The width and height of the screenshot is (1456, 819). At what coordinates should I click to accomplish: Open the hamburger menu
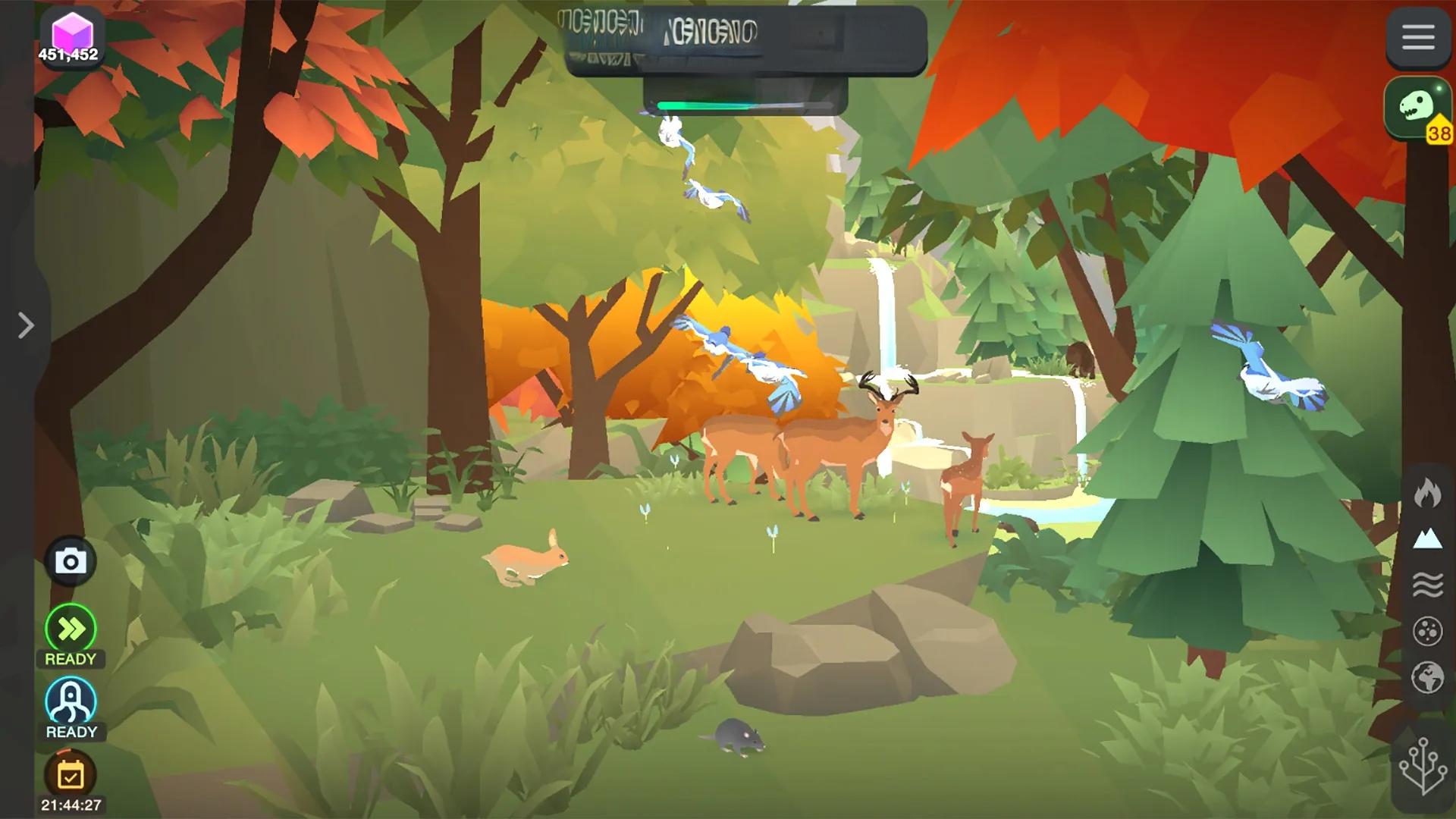(x=1417, y=37)
